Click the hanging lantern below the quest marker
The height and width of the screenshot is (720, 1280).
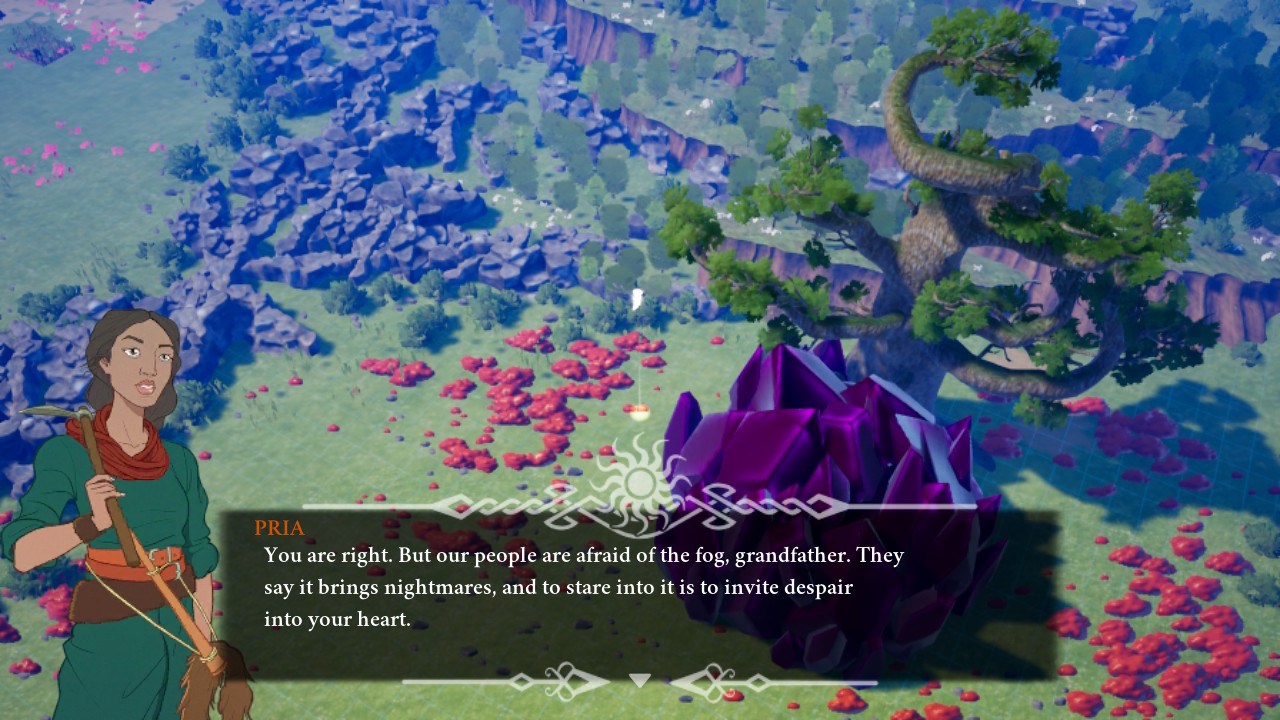[638, 412]
